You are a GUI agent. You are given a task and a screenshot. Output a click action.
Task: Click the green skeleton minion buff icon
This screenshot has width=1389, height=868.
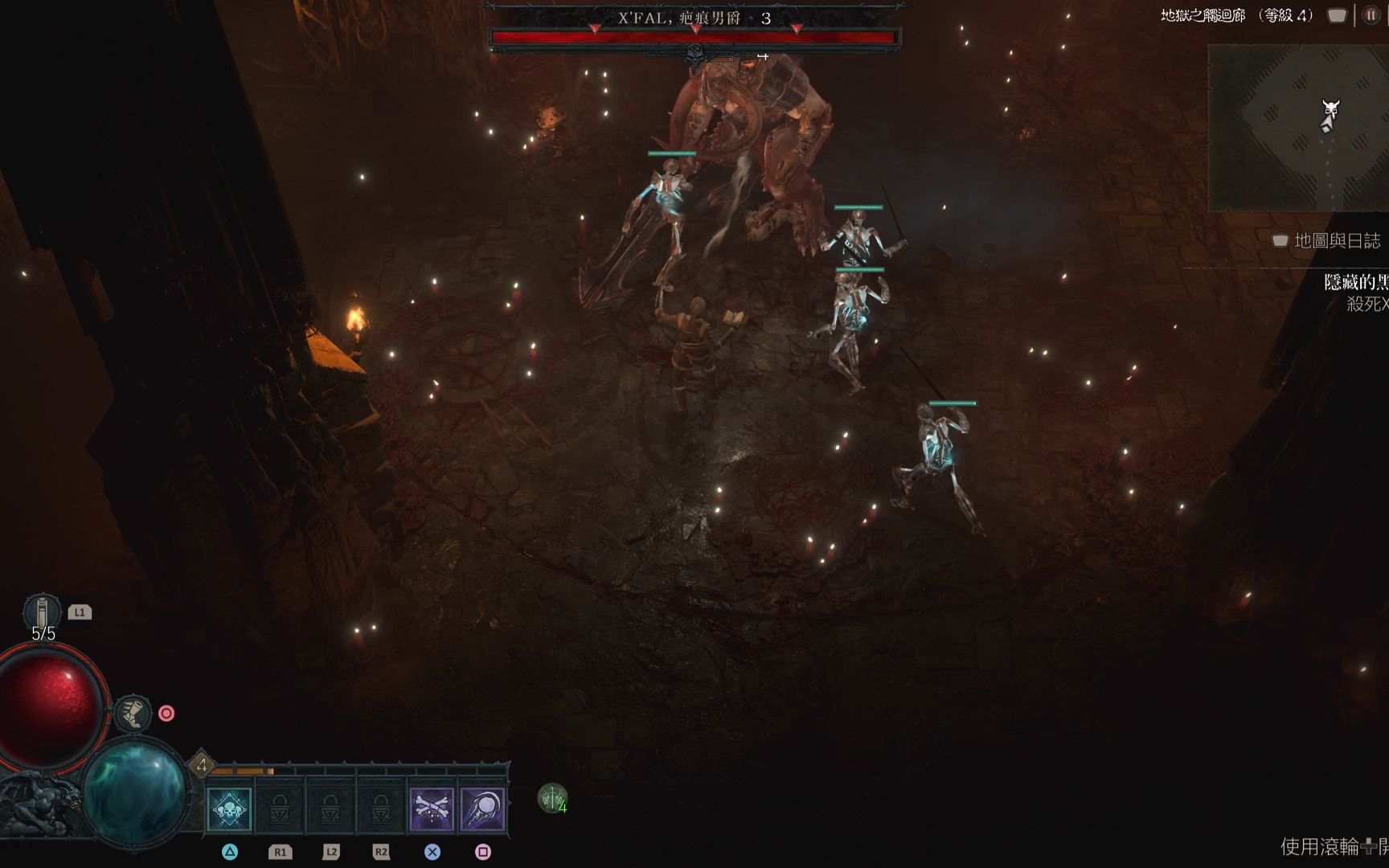(x=551, y=798)
